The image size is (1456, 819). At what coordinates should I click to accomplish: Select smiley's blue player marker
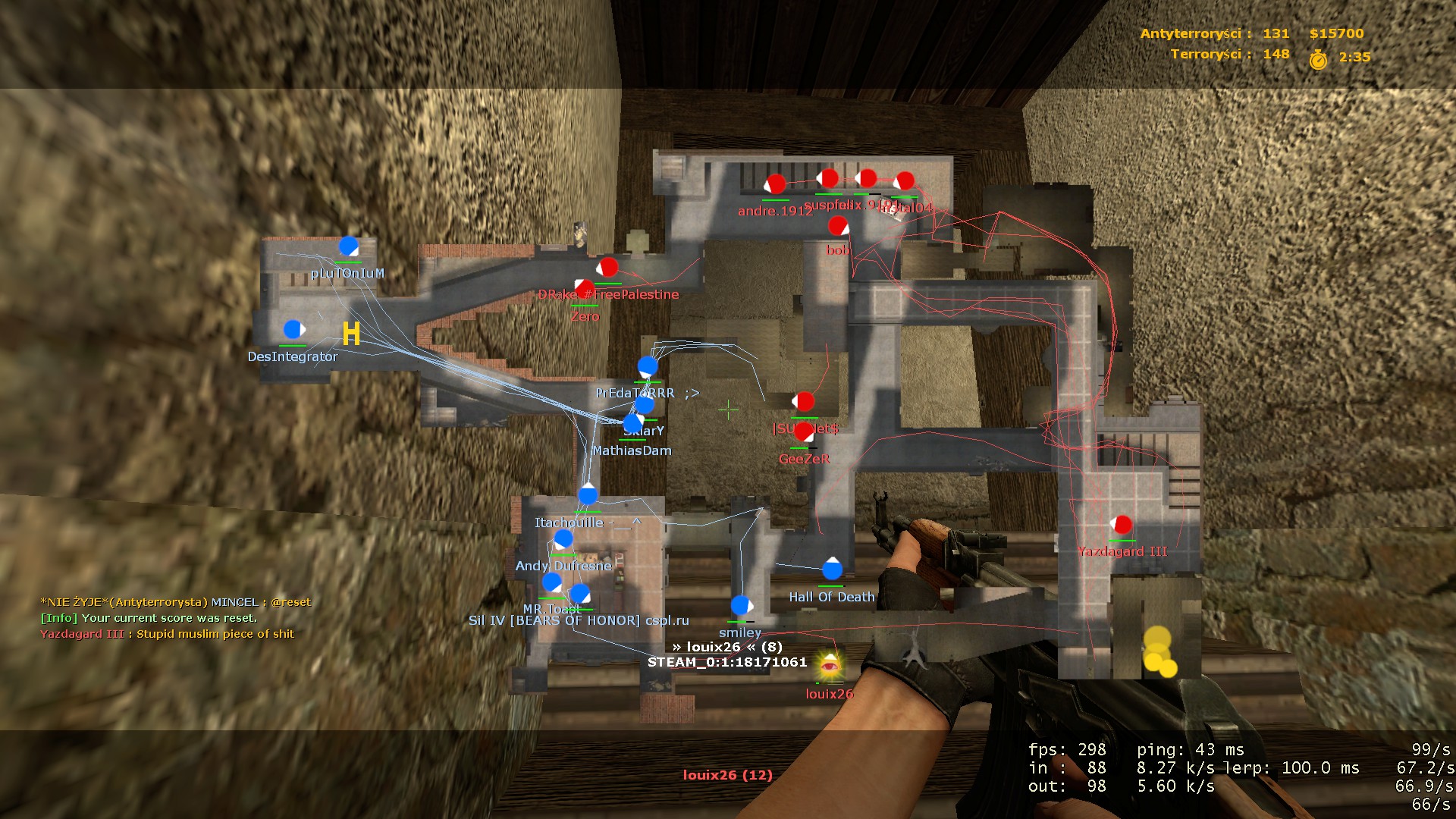click(x=741, y=605)
